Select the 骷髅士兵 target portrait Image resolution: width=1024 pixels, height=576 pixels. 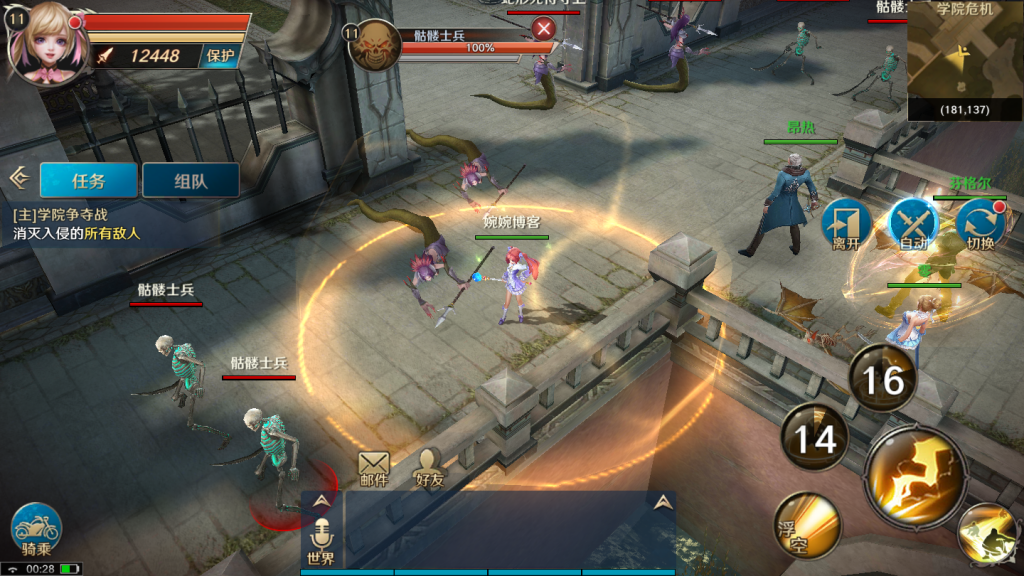375,45
